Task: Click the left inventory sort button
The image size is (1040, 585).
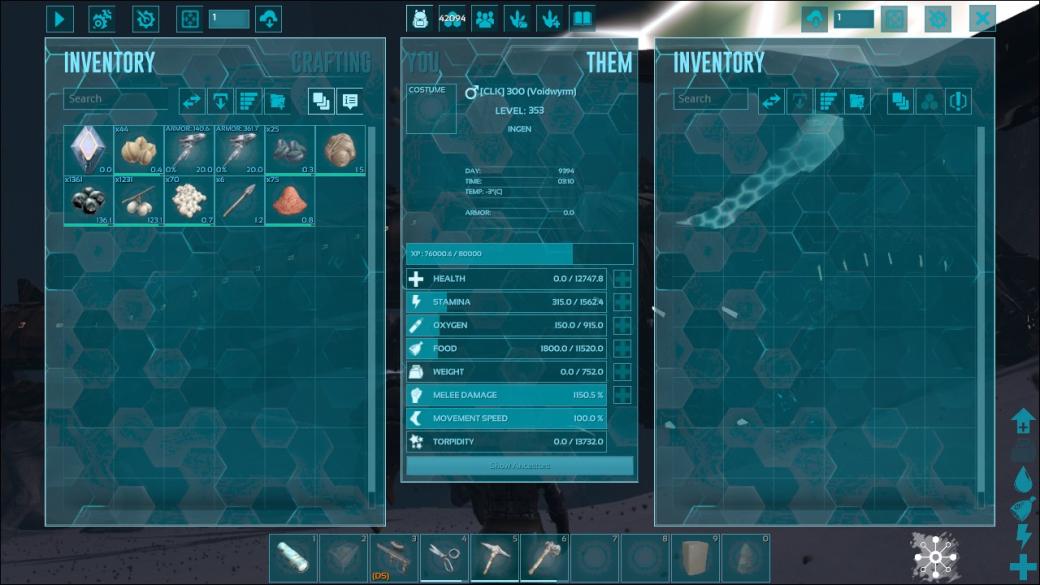Action: (x=249, y=100)
